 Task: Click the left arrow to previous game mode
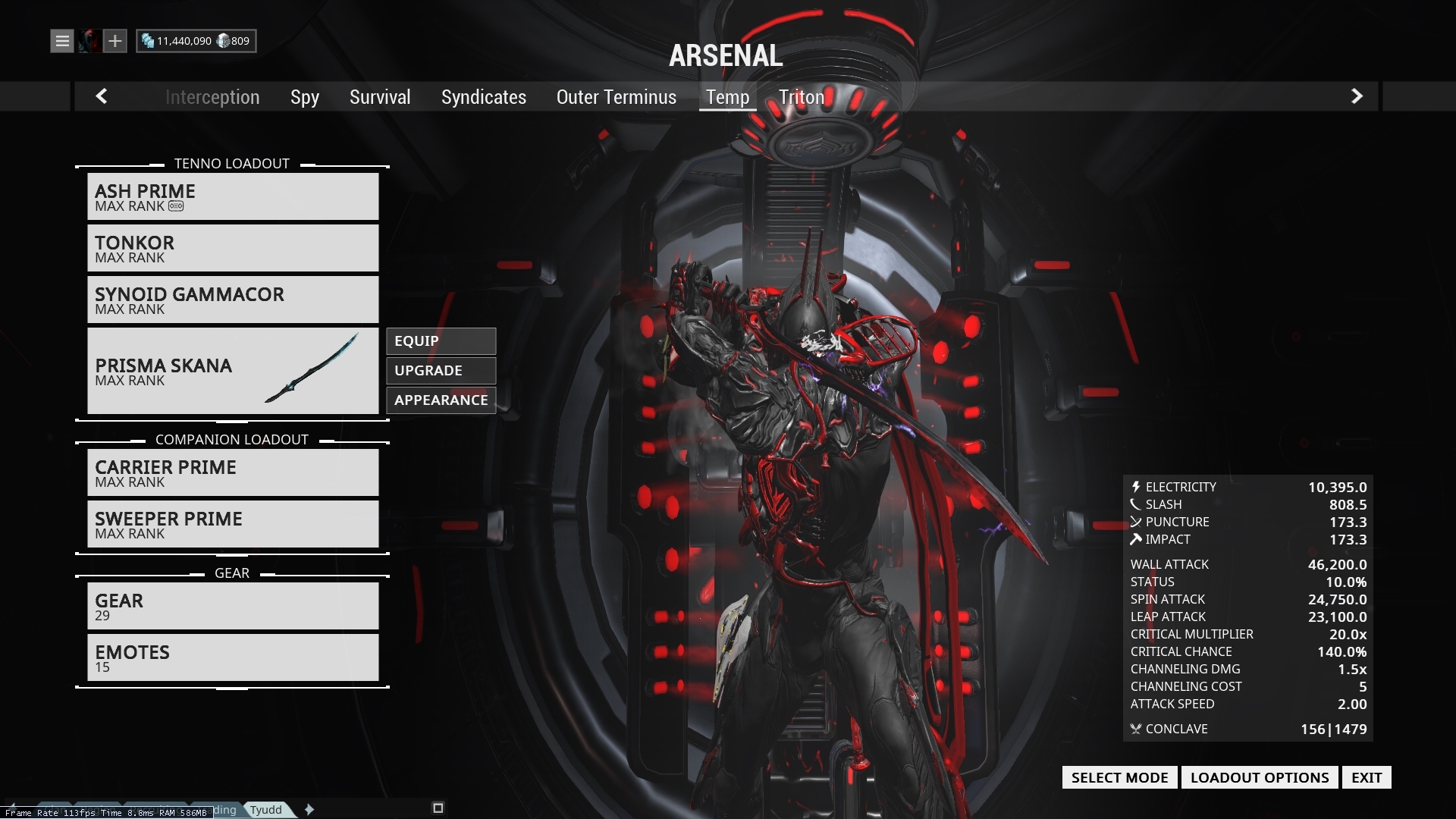(102, 96)
